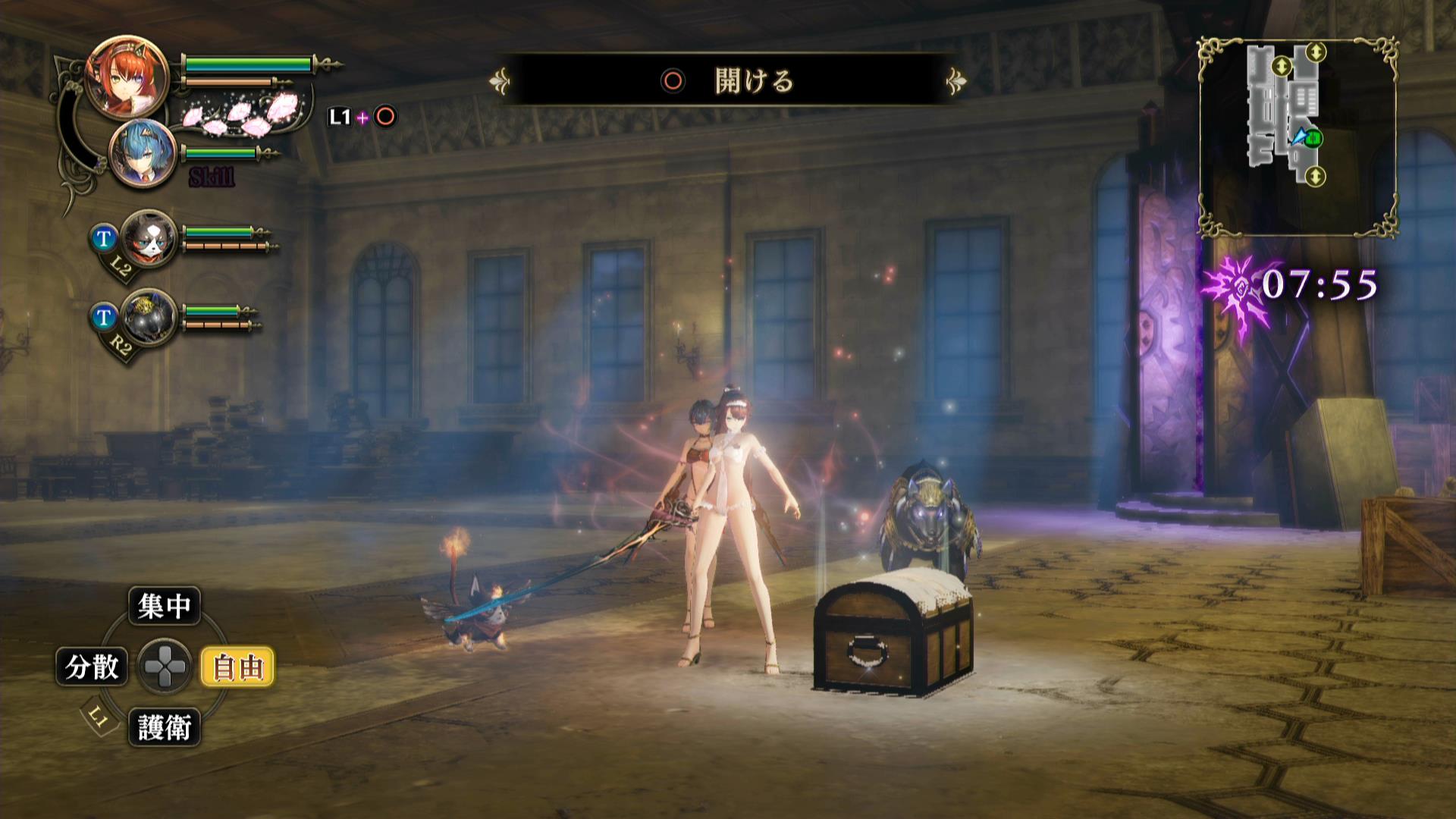Choose the dark wolf servan portrait
This screenshot has height=819, width=1456.
pos(149,317)
